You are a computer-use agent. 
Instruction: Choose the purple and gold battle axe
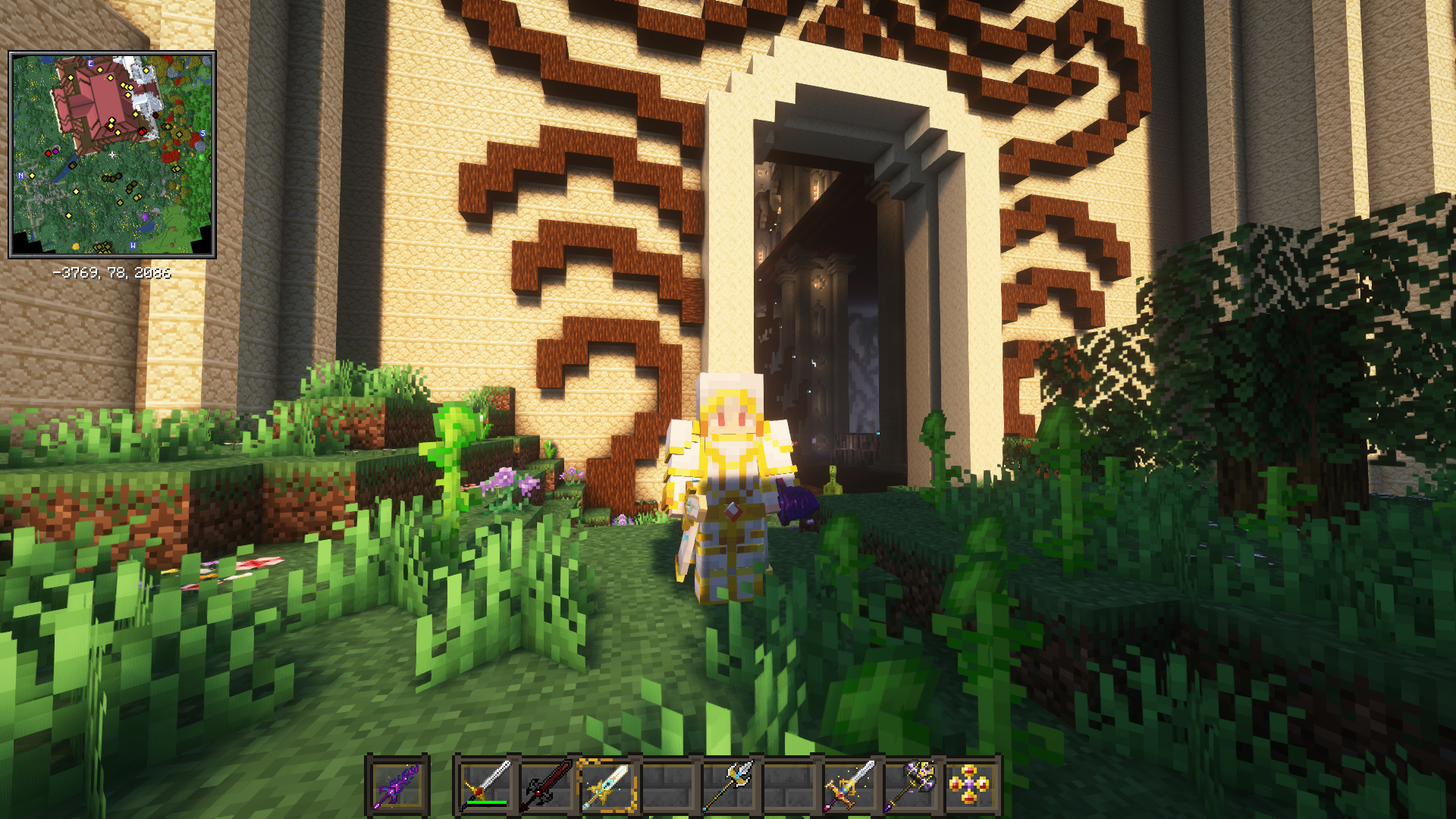point(911,786)
